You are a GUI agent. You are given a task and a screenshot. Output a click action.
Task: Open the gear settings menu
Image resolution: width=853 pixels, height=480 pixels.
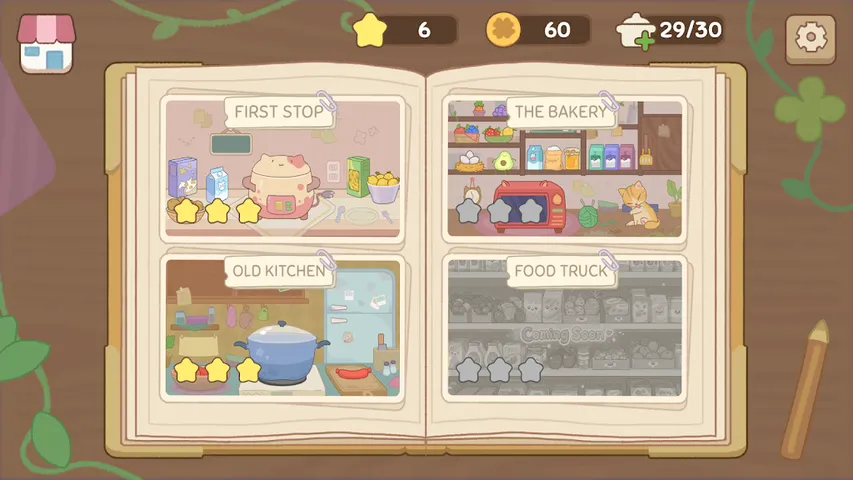[x=810, y=38]
